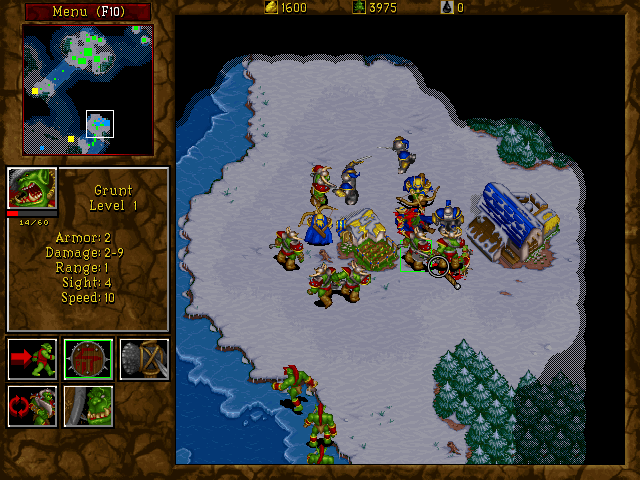Select the Attack command axe icon

pyautogui.click(x=144, y=359)
